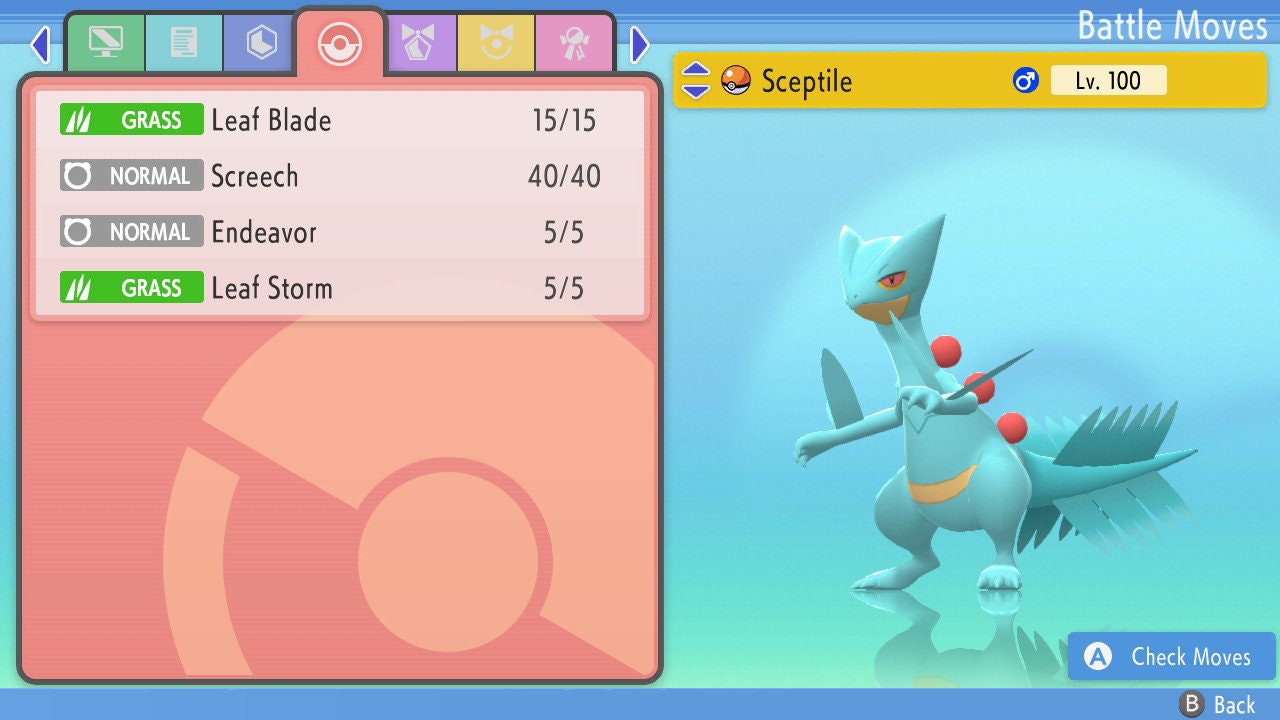Open the blue hexagon stats tab
The width and height of the screenshot is (1280, 720).
click(262, 43)
